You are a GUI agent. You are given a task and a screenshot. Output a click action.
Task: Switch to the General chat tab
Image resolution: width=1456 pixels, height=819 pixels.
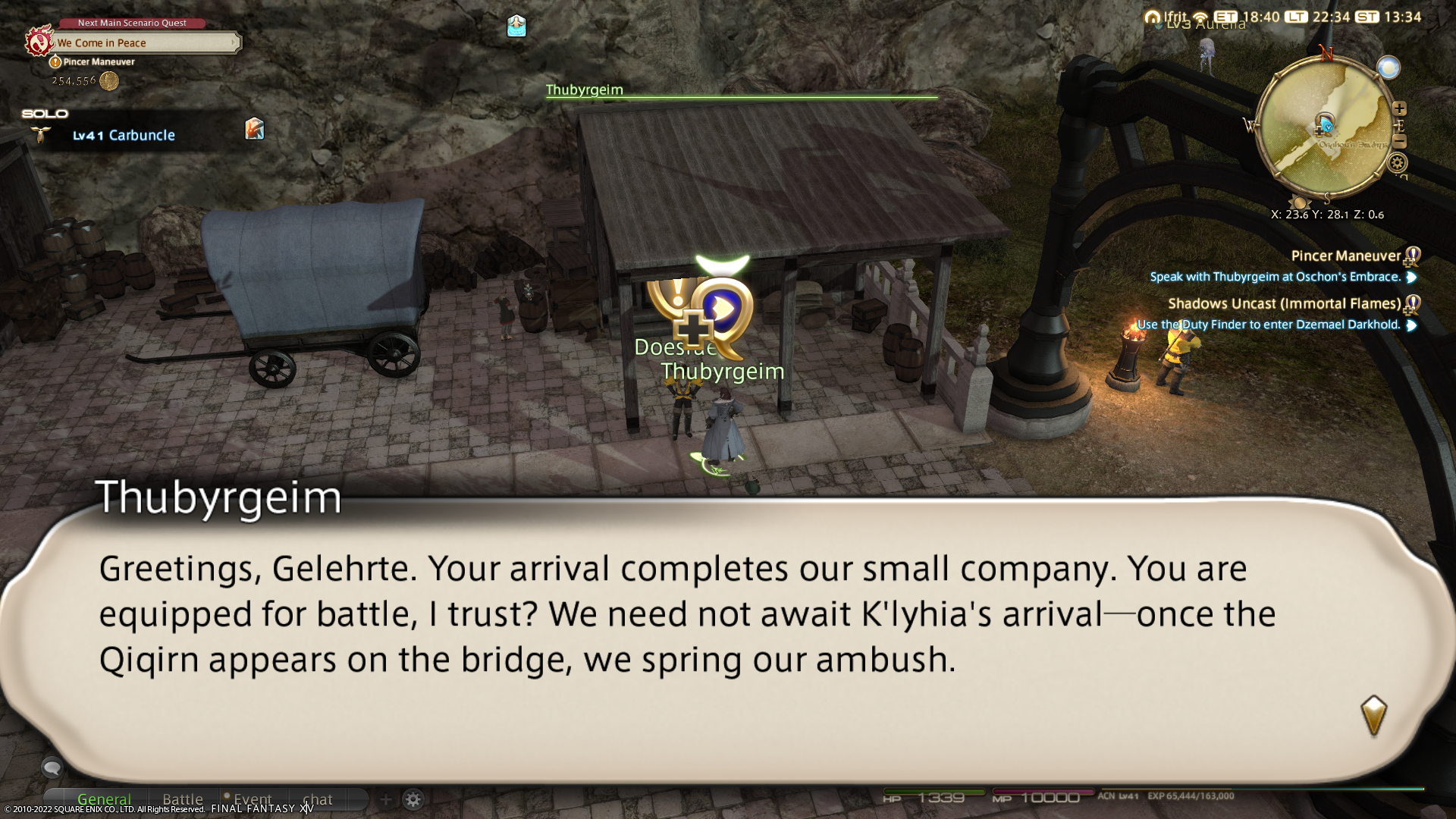[x=104, y=799]
